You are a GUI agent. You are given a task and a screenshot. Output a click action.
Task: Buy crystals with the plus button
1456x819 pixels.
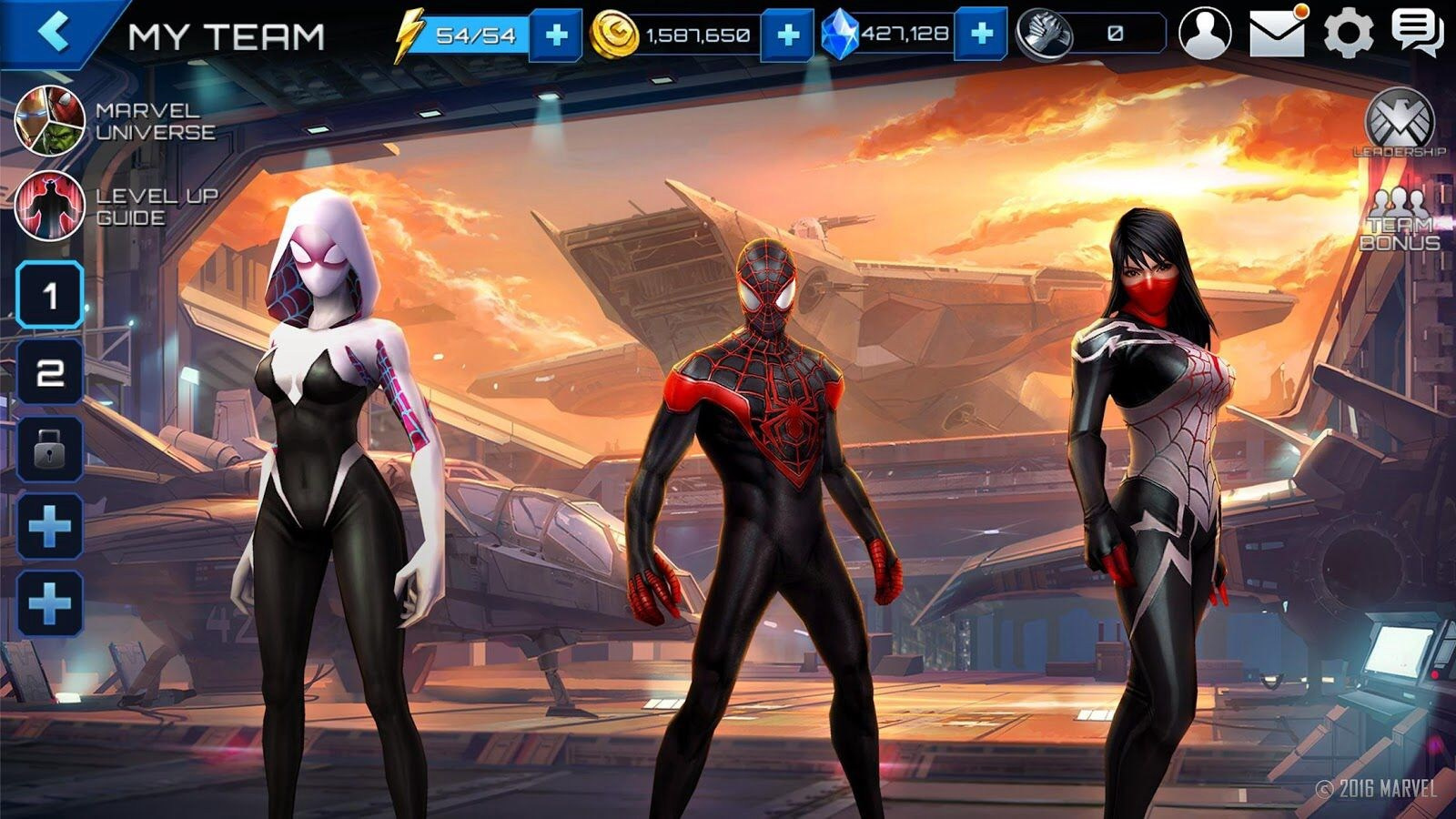(981, 36)
